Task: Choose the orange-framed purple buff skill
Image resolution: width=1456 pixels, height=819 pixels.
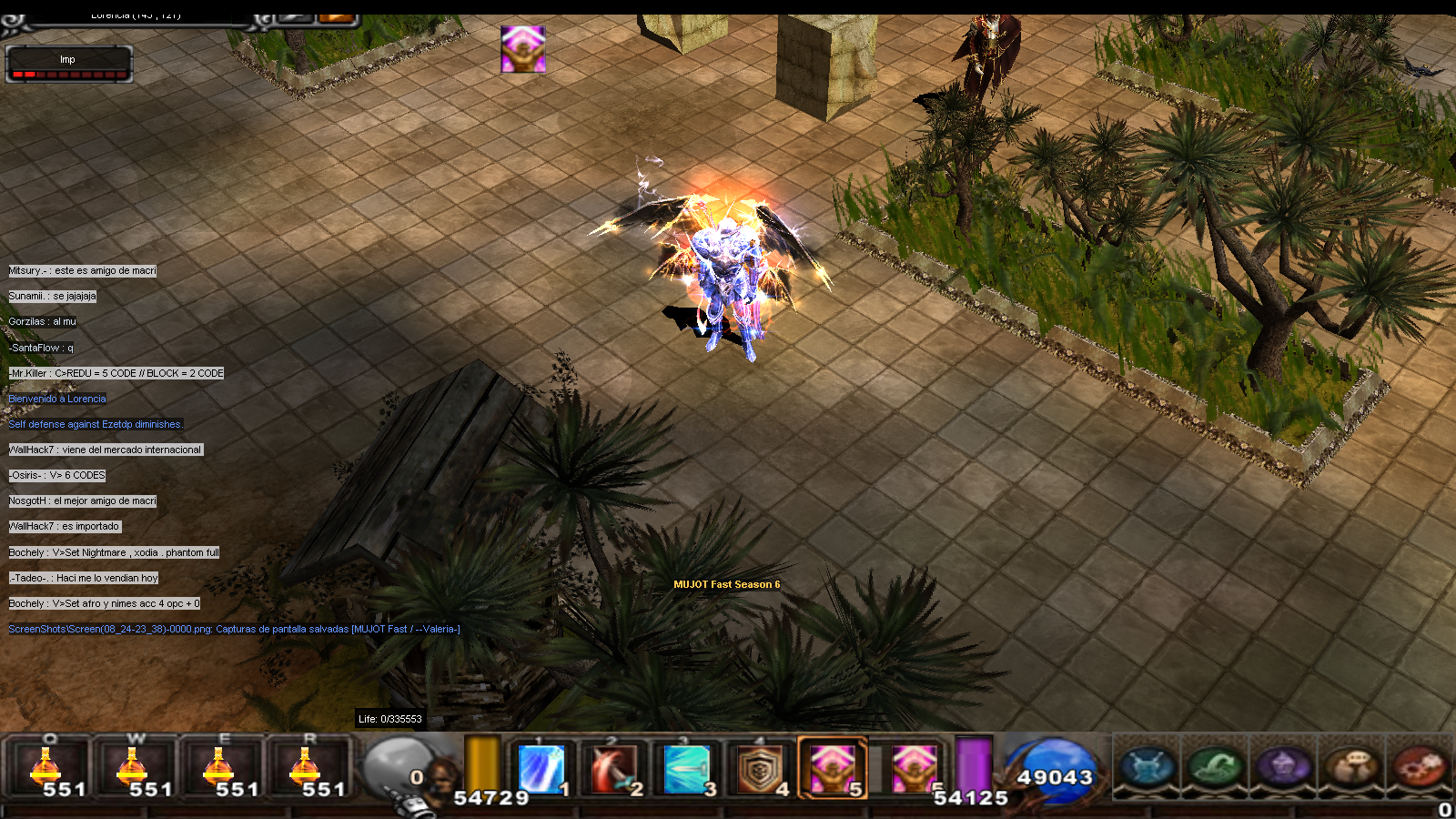Action: point(833,768)
